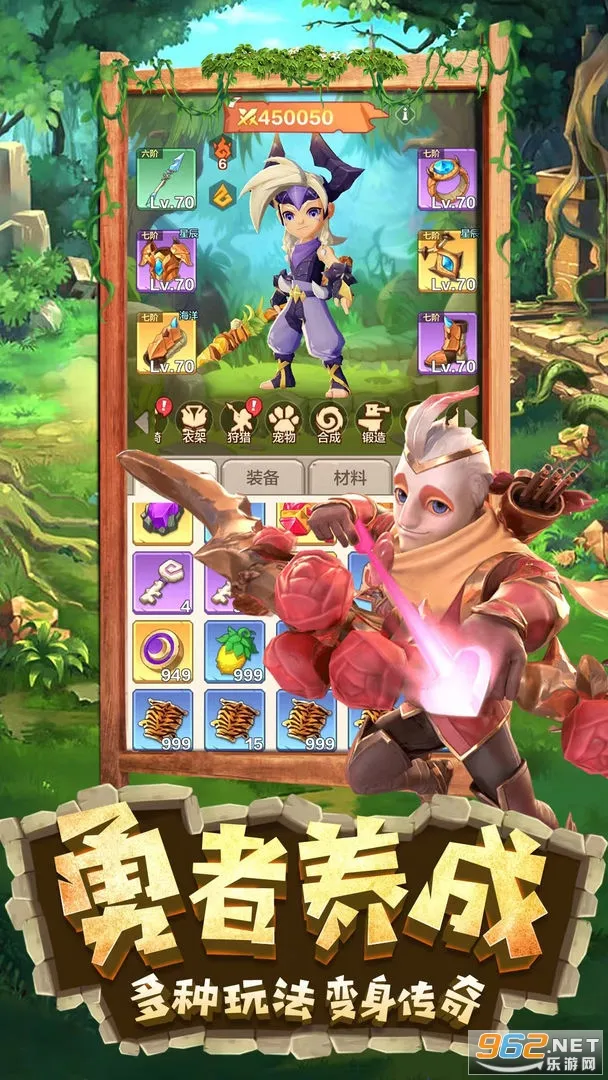
Task: Select the golden chest armor slot
Action: coord(166,261)
